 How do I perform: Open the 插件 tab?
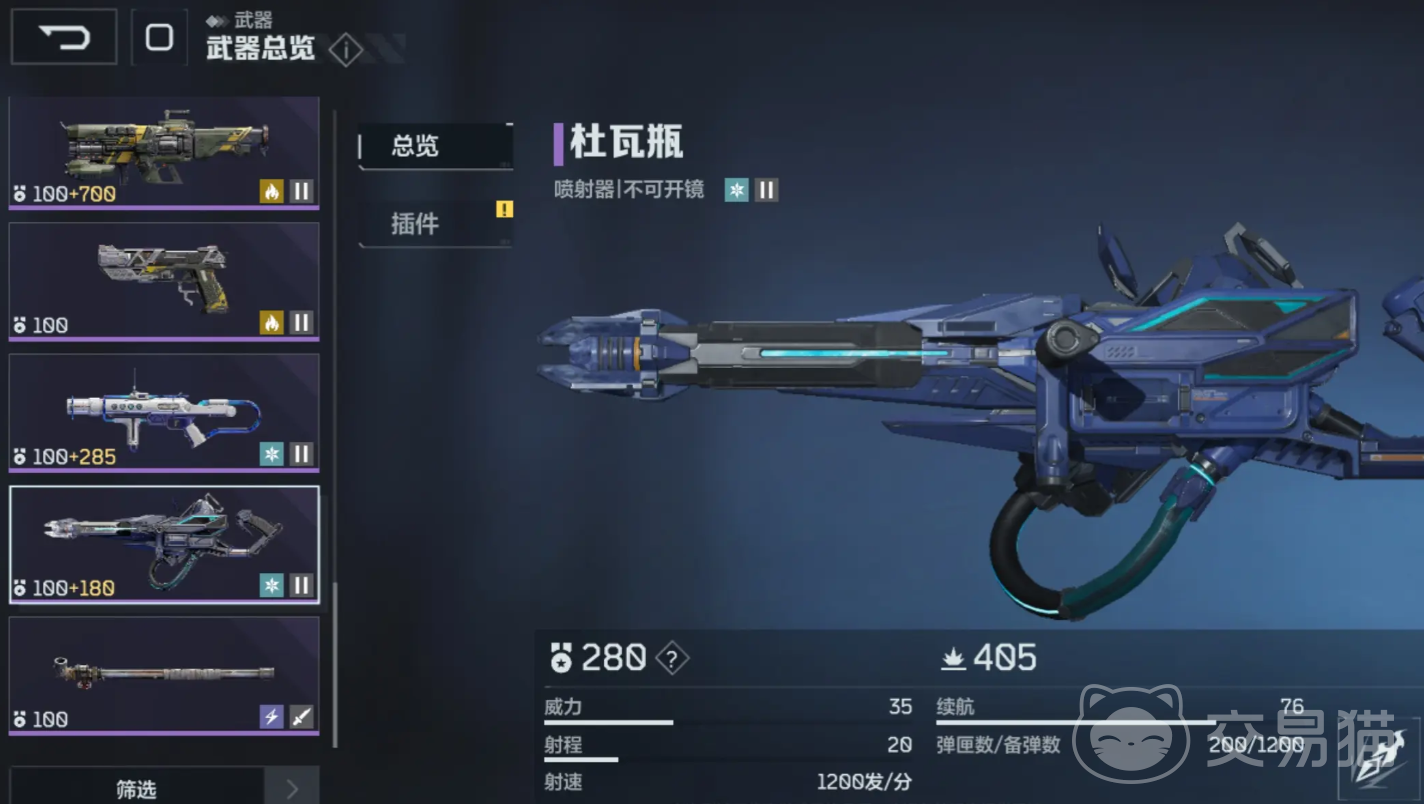pos(435,223)
